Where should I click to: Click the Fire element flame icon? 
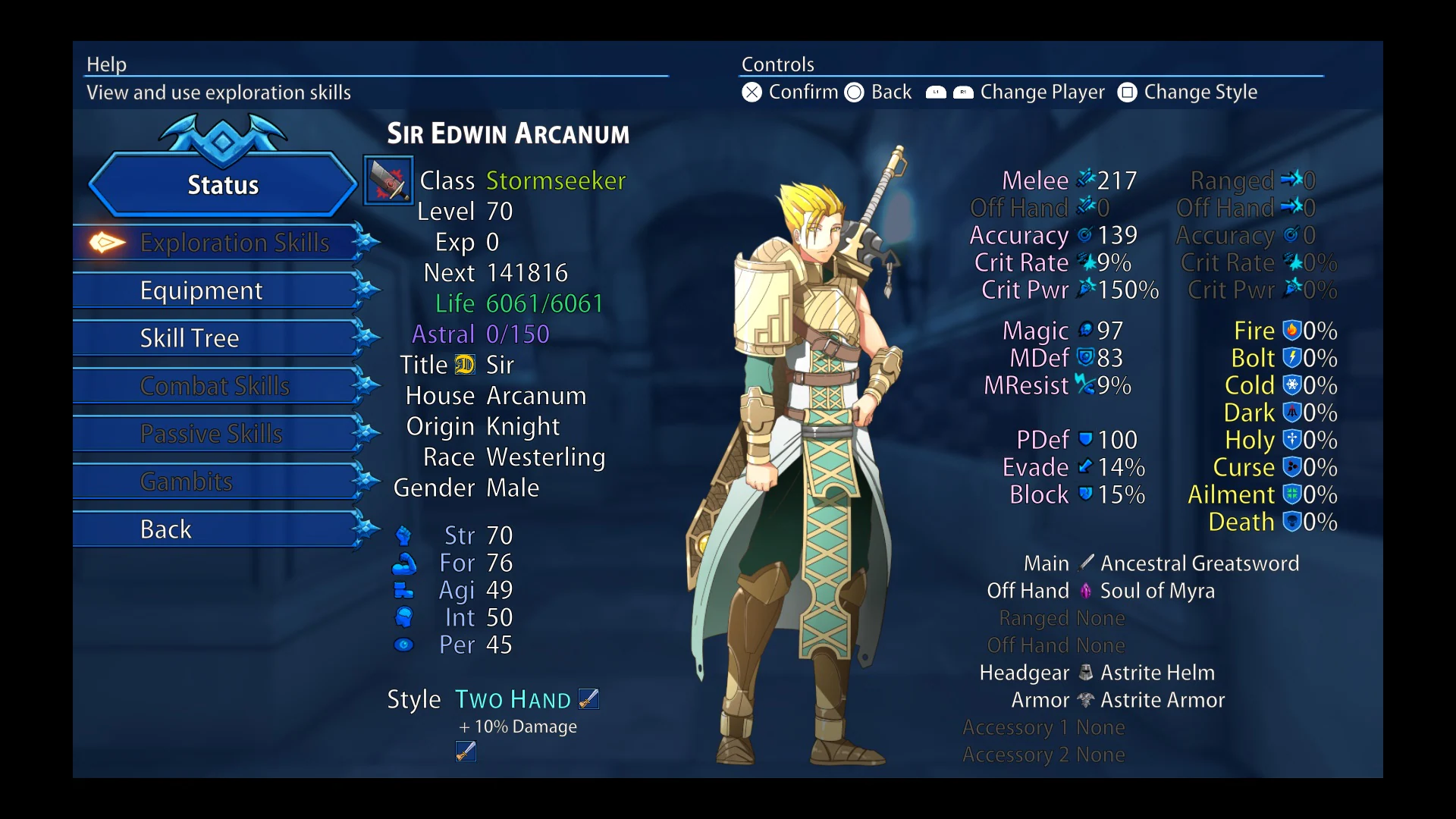[x=1291, y=331]
